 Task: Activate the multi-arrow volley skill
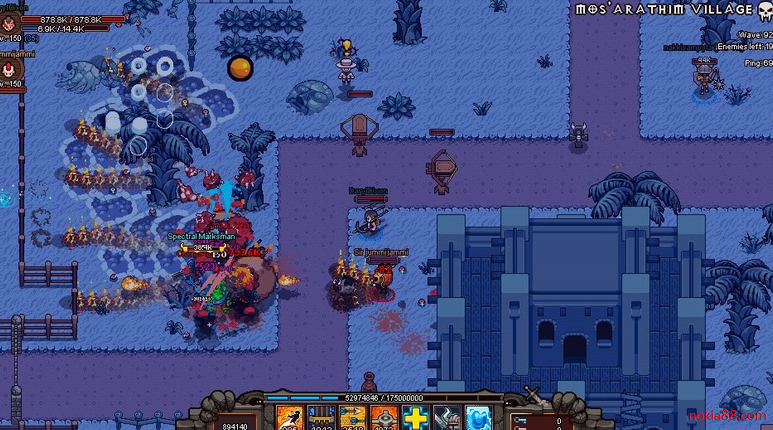point(353,418)
